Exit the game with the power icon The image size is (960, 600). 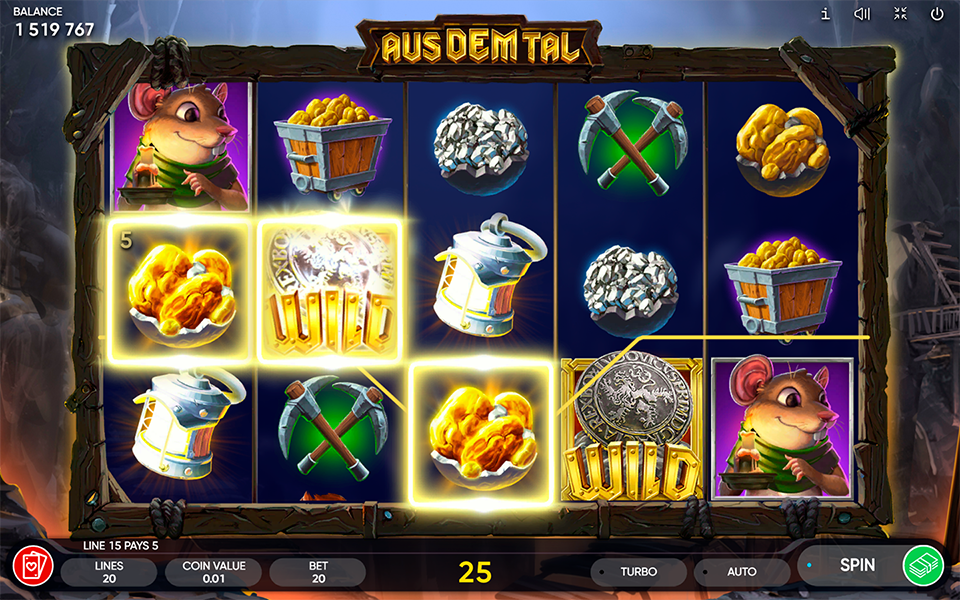937,14
